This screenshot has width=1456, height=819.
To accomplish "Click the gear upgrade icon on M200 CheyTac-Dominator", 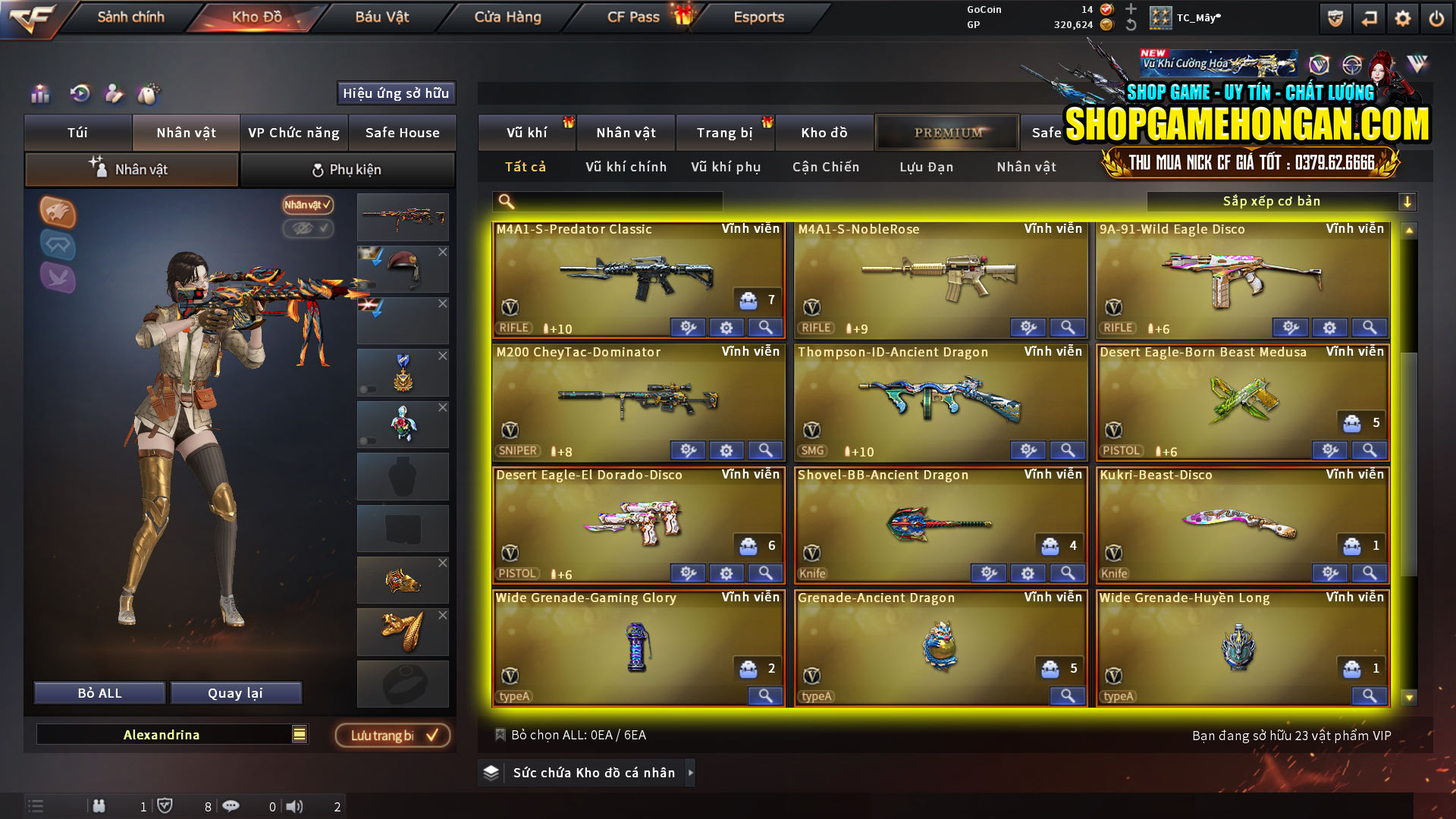I will [x=726, y=450].
